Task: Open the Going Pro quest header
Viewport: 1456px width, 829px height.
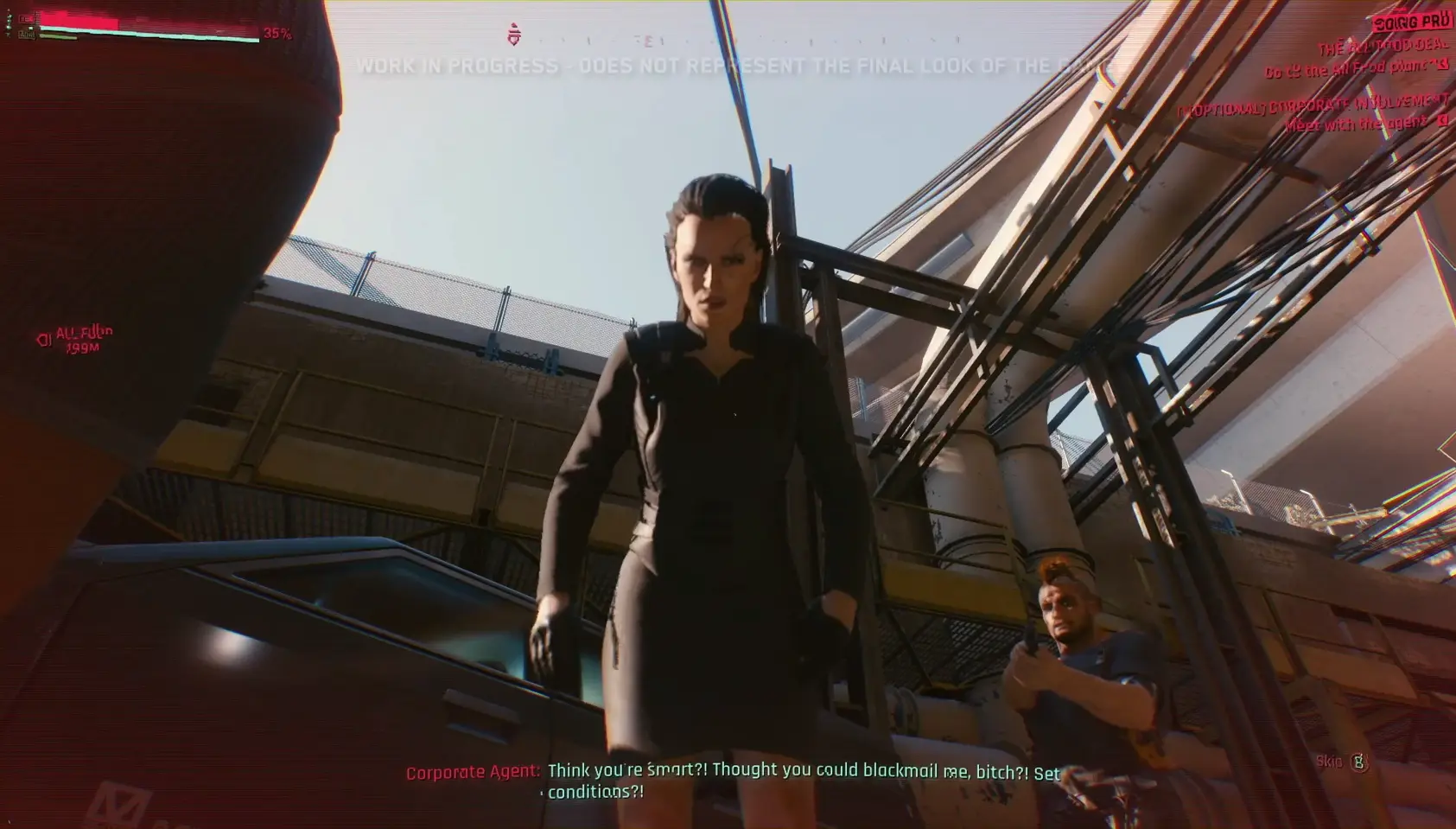Action: 1410,22
